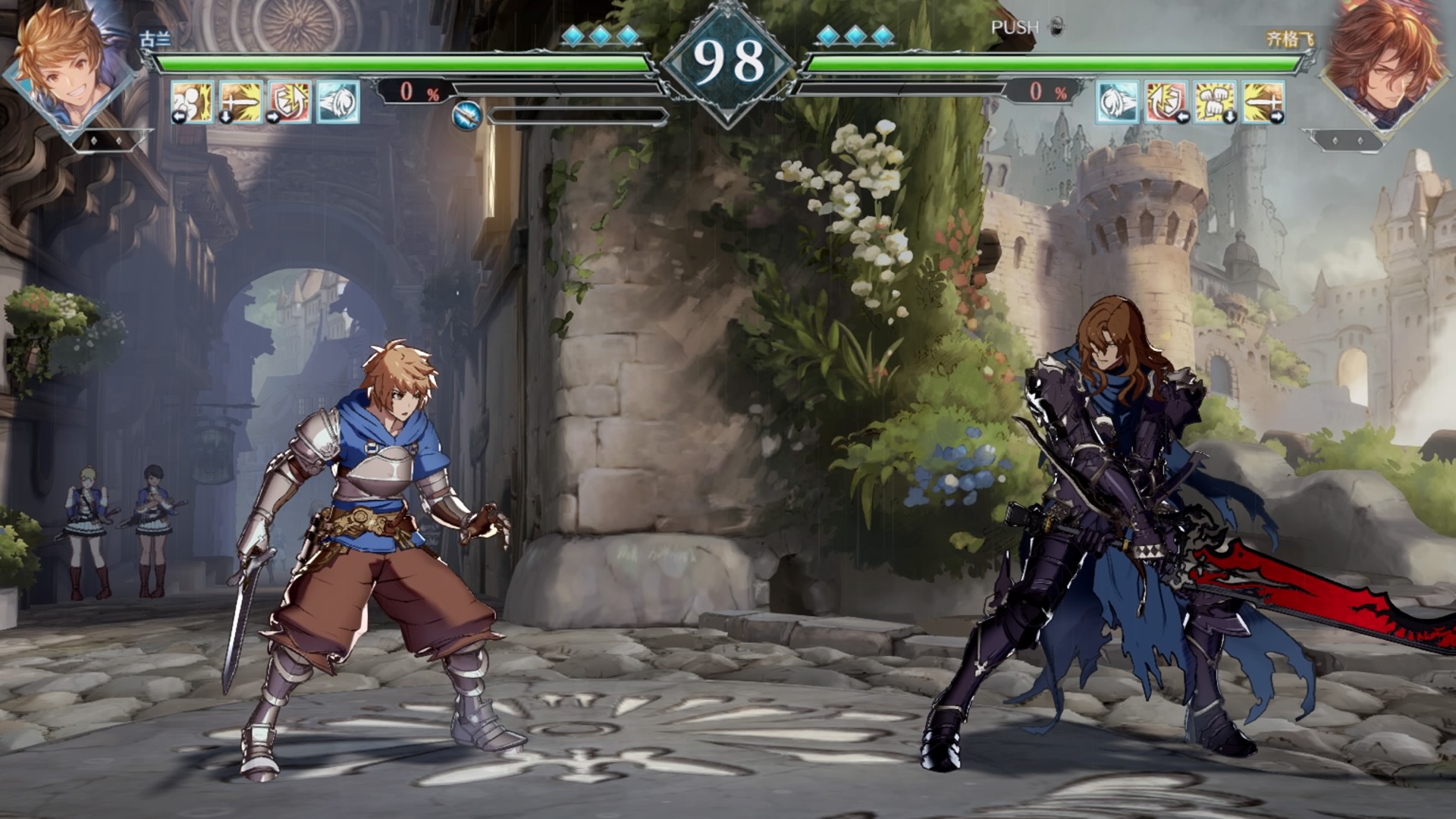The image size is (1456, 819).
Task: Select Siegfried's blue projectile skill icon
Action: coord(1118,102)
